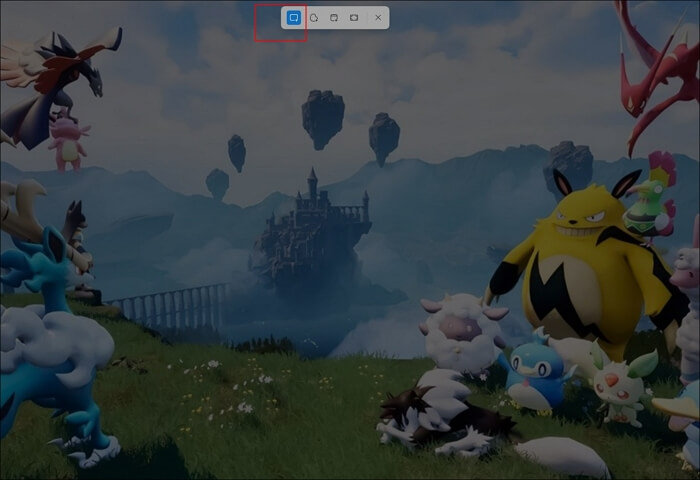The image size is (700, 480).
Task: Select the rectangular snip mode
Action: click(x=293, y=18)
